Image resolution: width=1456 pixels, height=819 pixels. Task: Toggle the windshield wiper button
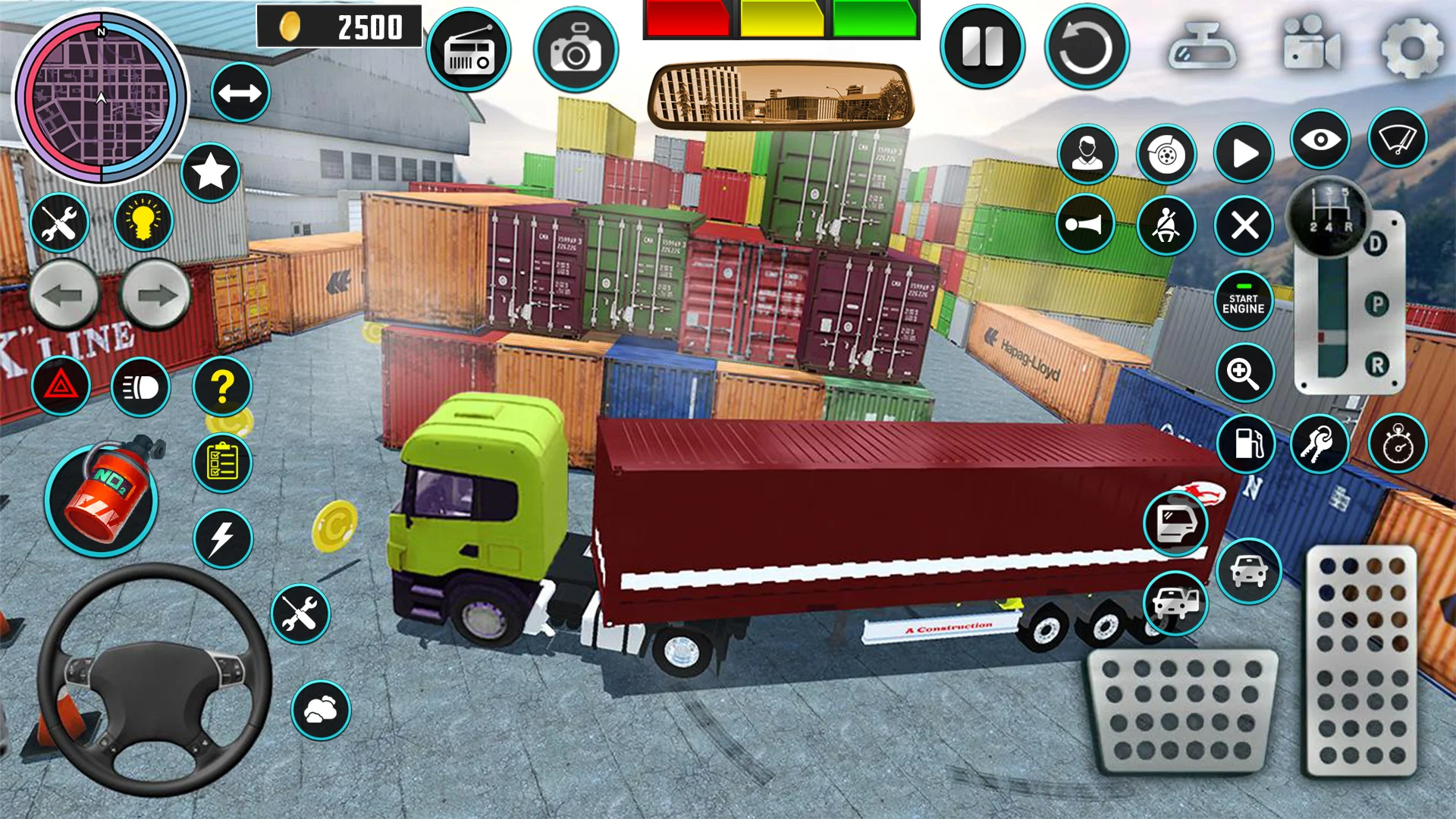pyautogui.click(x=1397, y=140)
